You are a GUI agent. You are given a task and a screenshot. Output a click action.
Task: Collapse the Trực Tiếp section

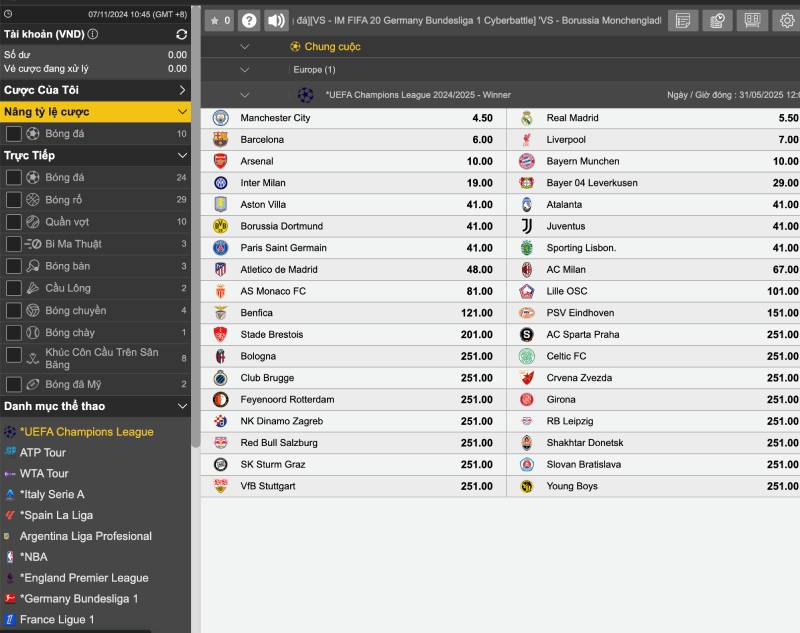coord(182,155)
